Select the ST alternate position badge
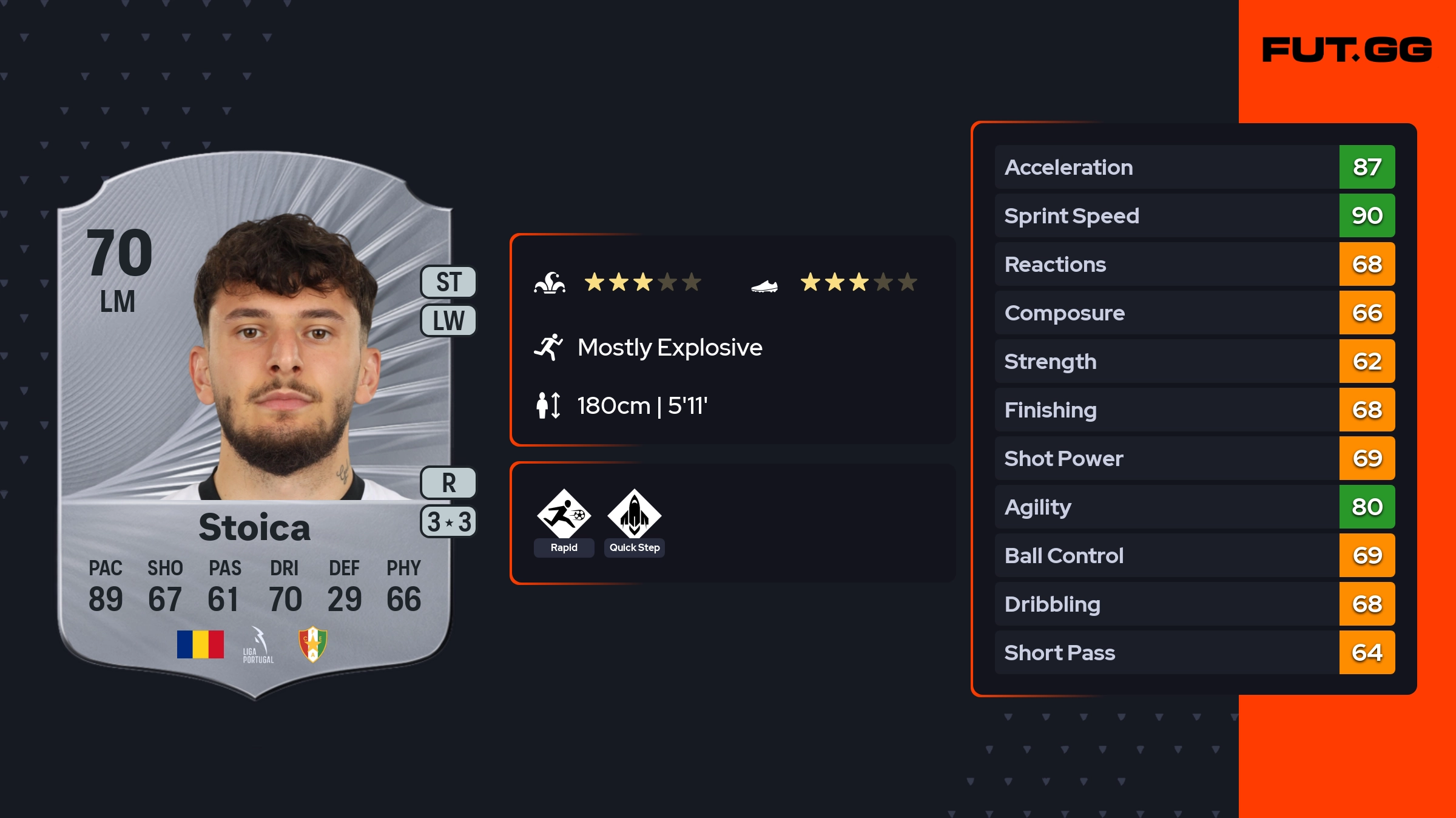 (x=449, y=282)
